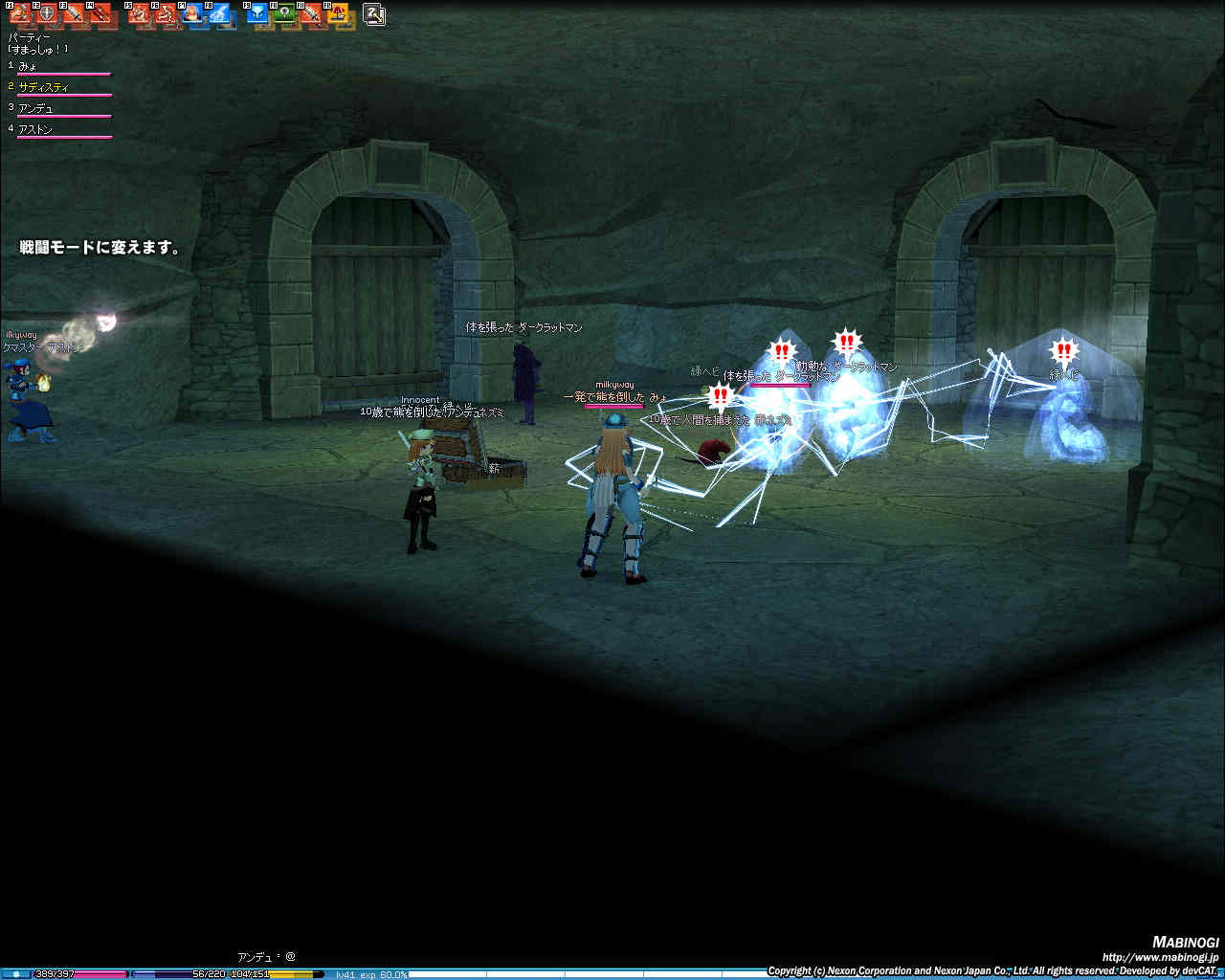Select party member みょ

[28, 66]
